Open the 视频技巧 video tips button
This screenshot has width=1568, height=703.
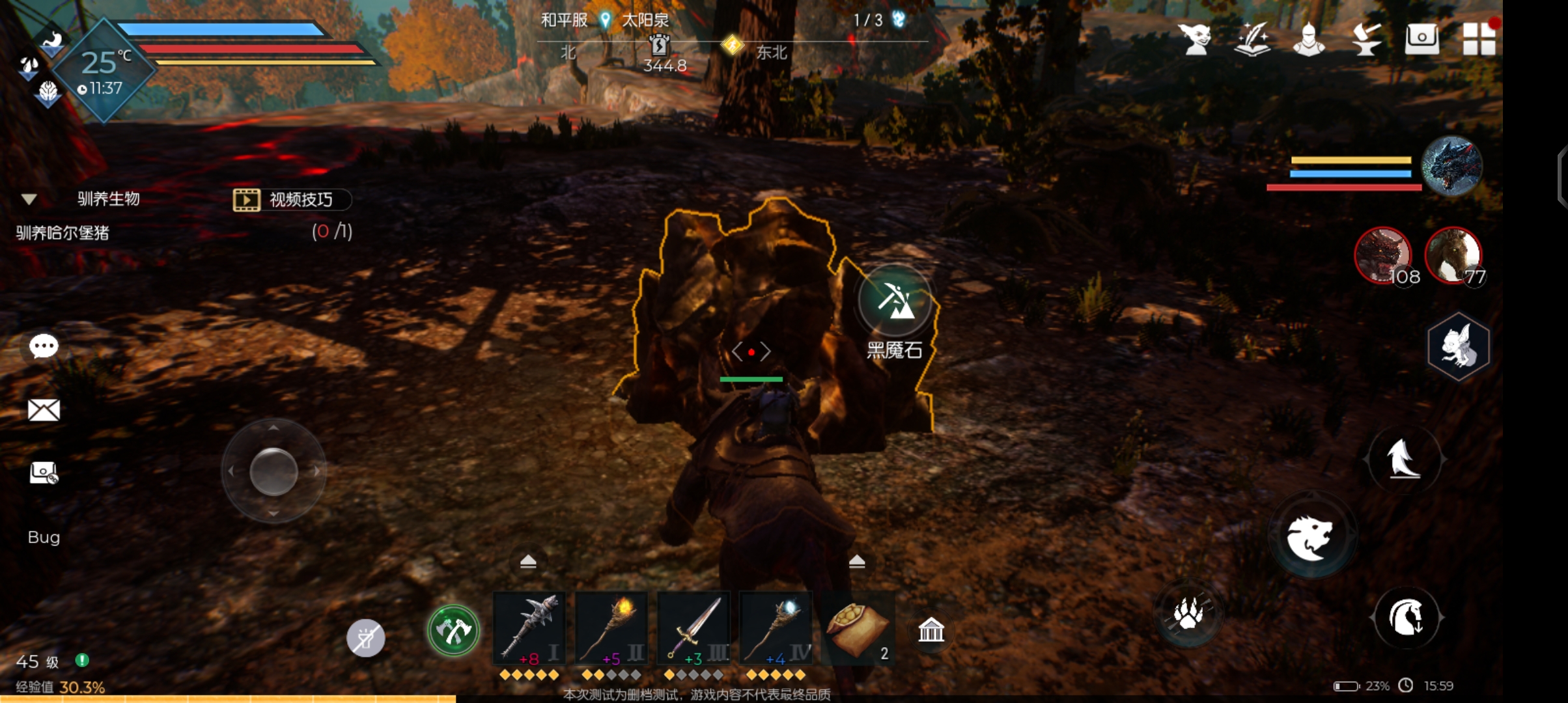tap(292, 199)
